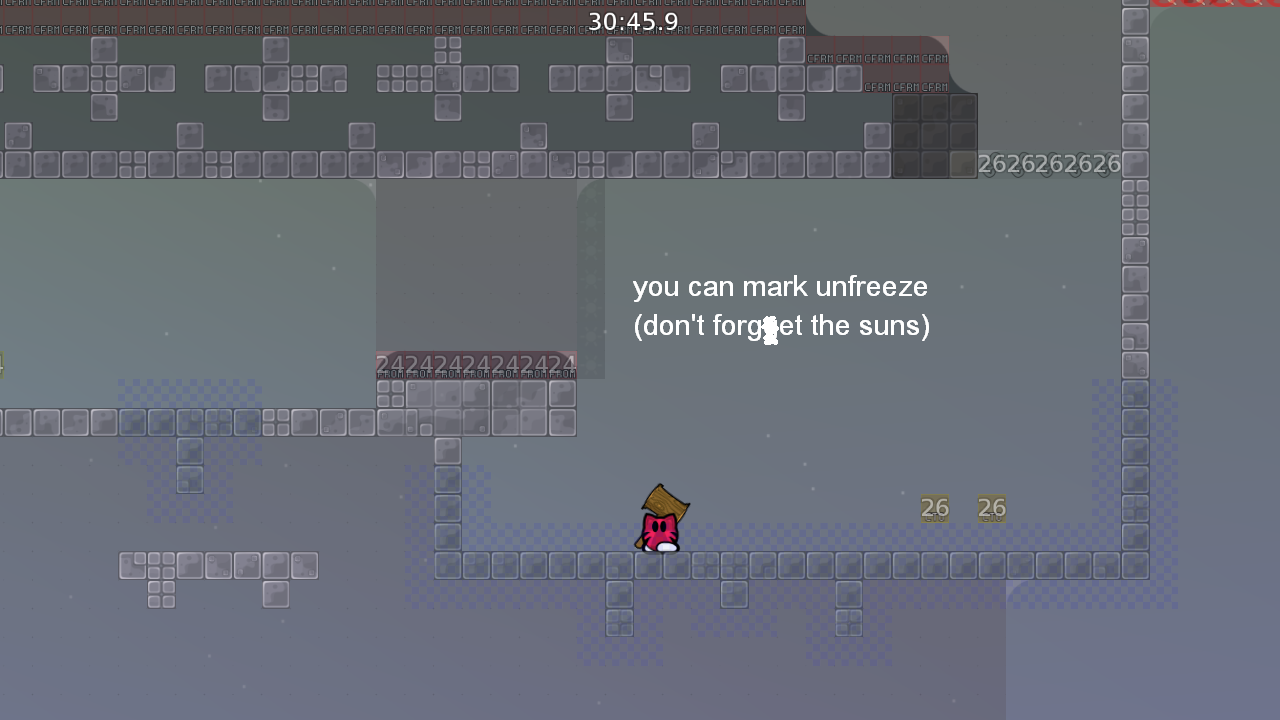
Task: Click the text saying you can mark unfreeze
Action: pyautogui.click(x=780, y=287)
